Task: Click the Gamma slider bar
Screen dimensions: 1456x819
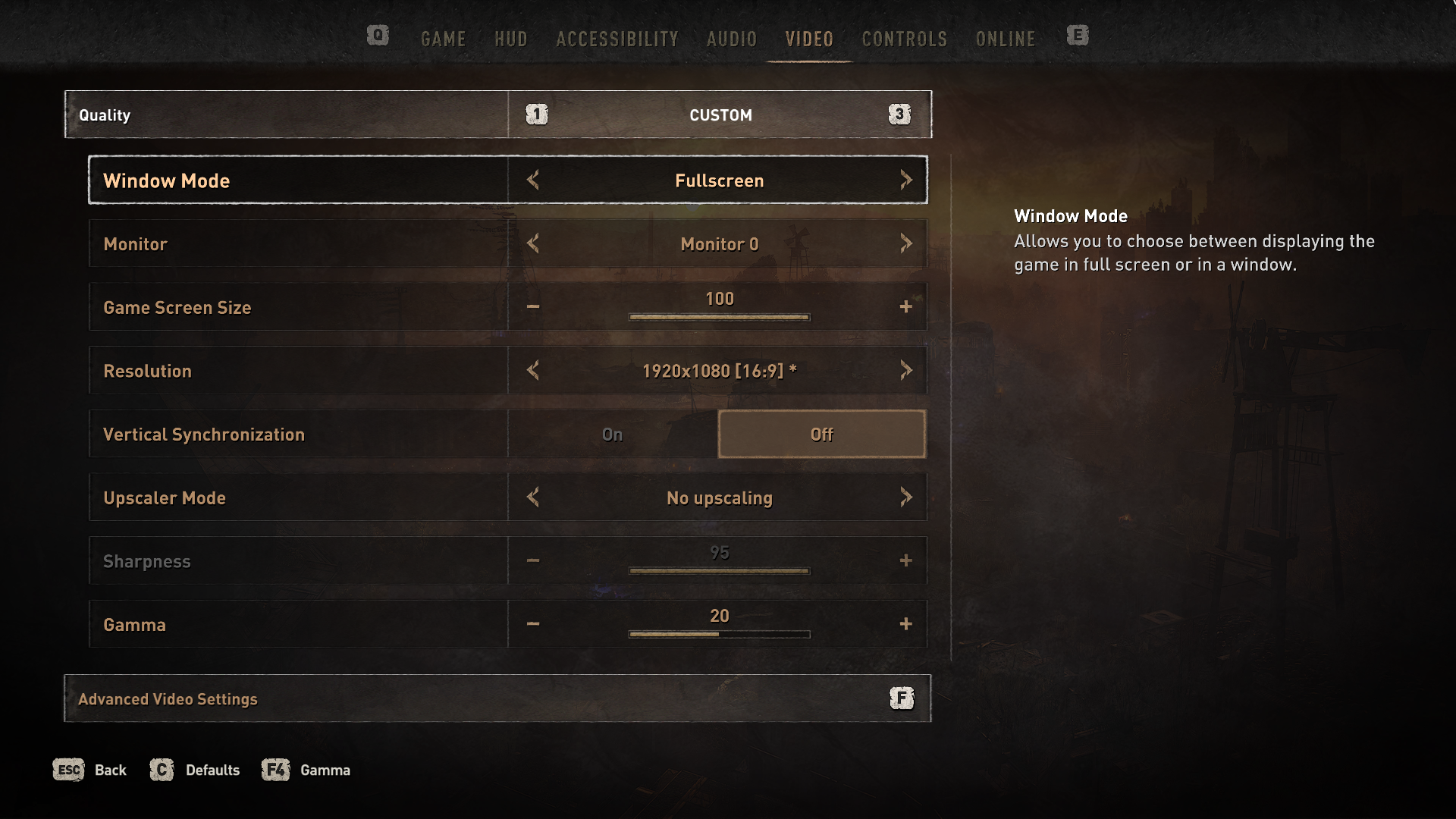Action: click(719, 634)
